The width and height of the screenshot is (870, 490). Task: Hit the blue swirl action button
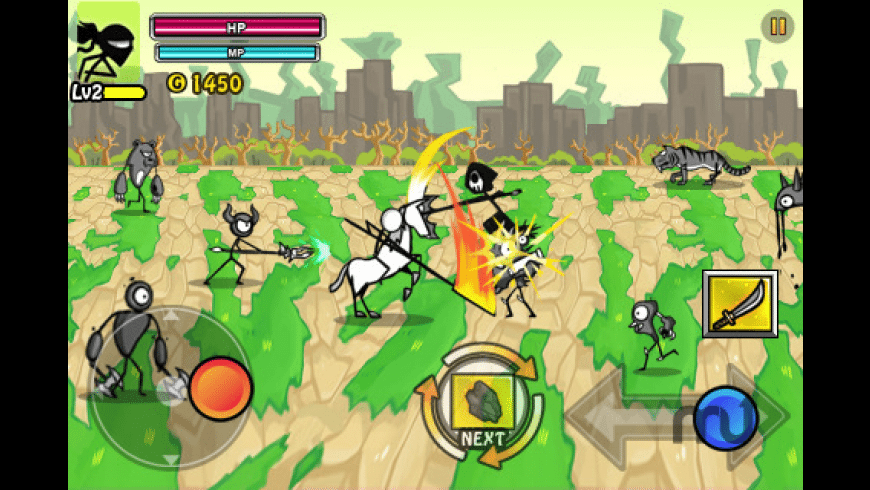tap(727, 416)
